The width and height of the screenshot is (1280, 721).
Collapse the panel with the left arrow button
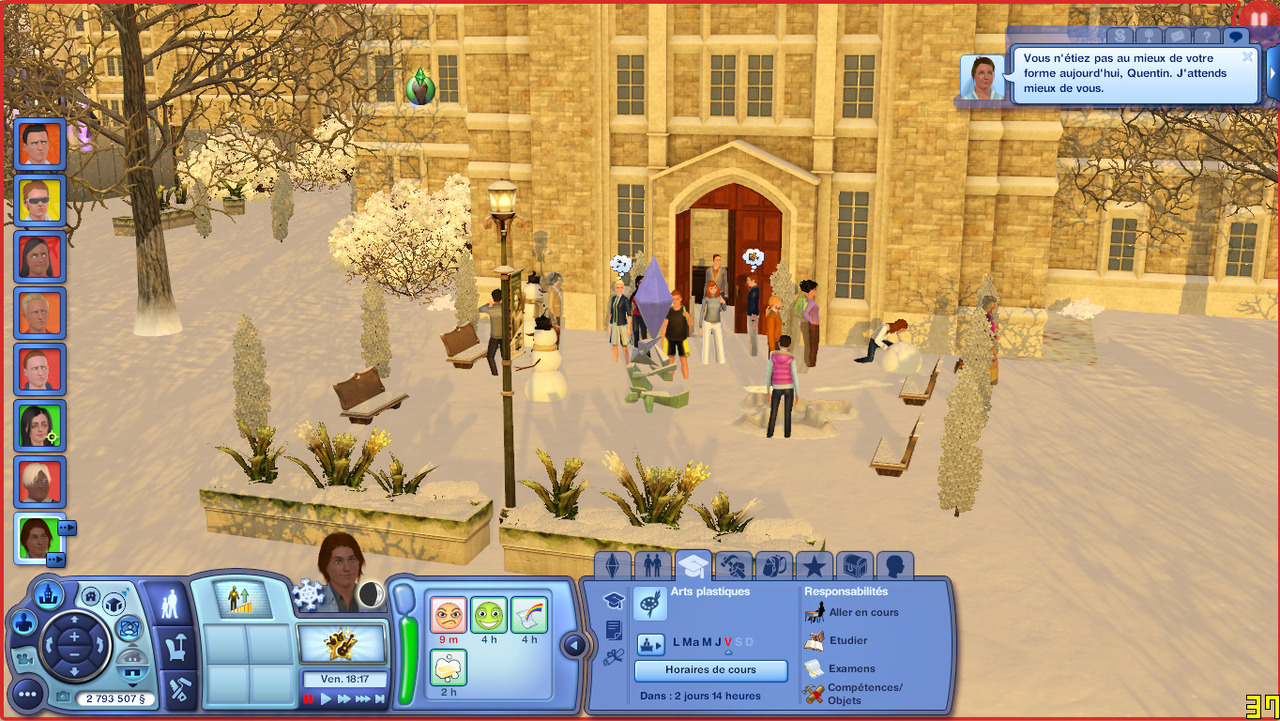tap(574, 645)
